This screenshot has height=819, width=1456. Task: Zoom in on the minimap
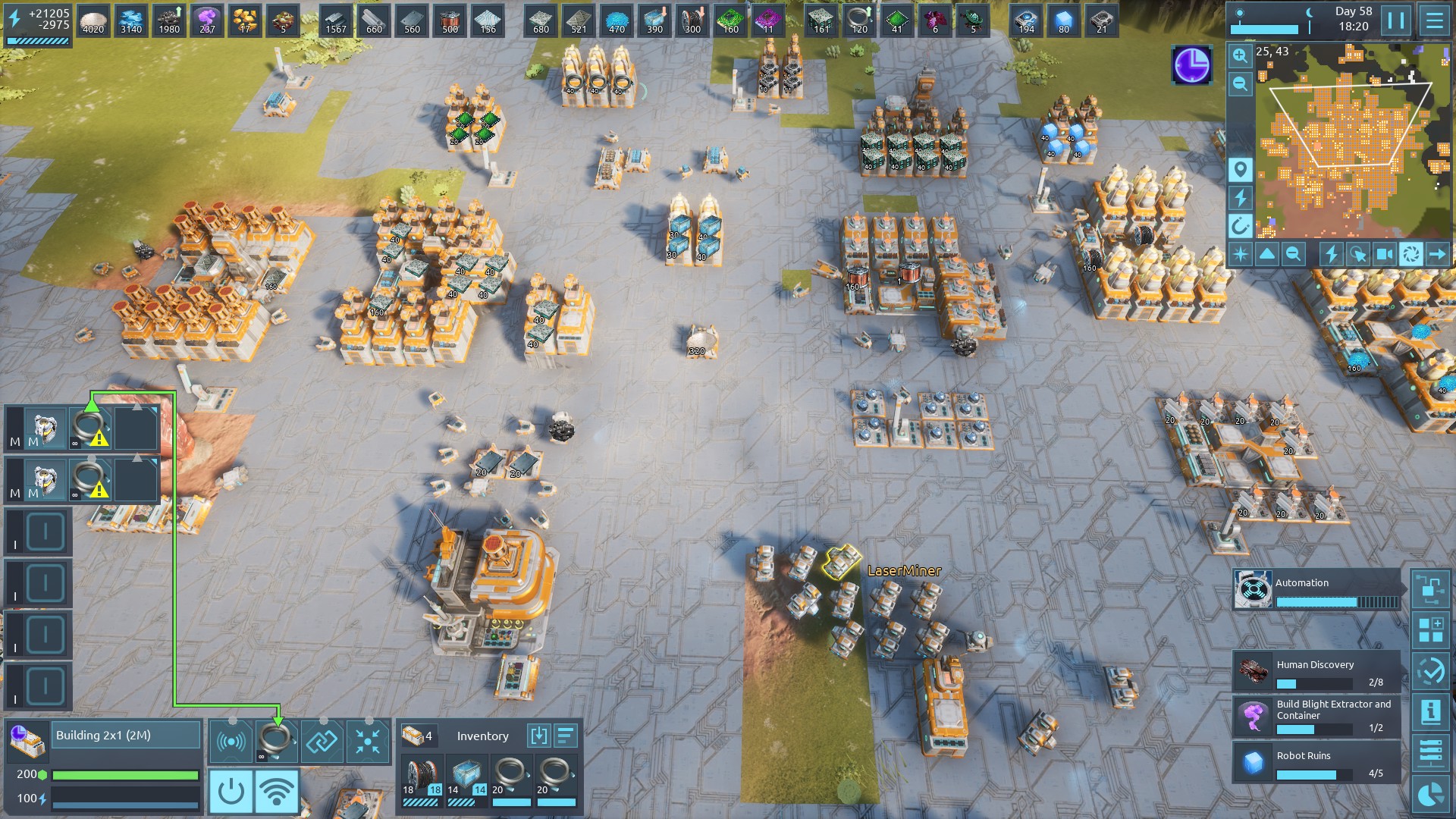tap(1240, 55)
